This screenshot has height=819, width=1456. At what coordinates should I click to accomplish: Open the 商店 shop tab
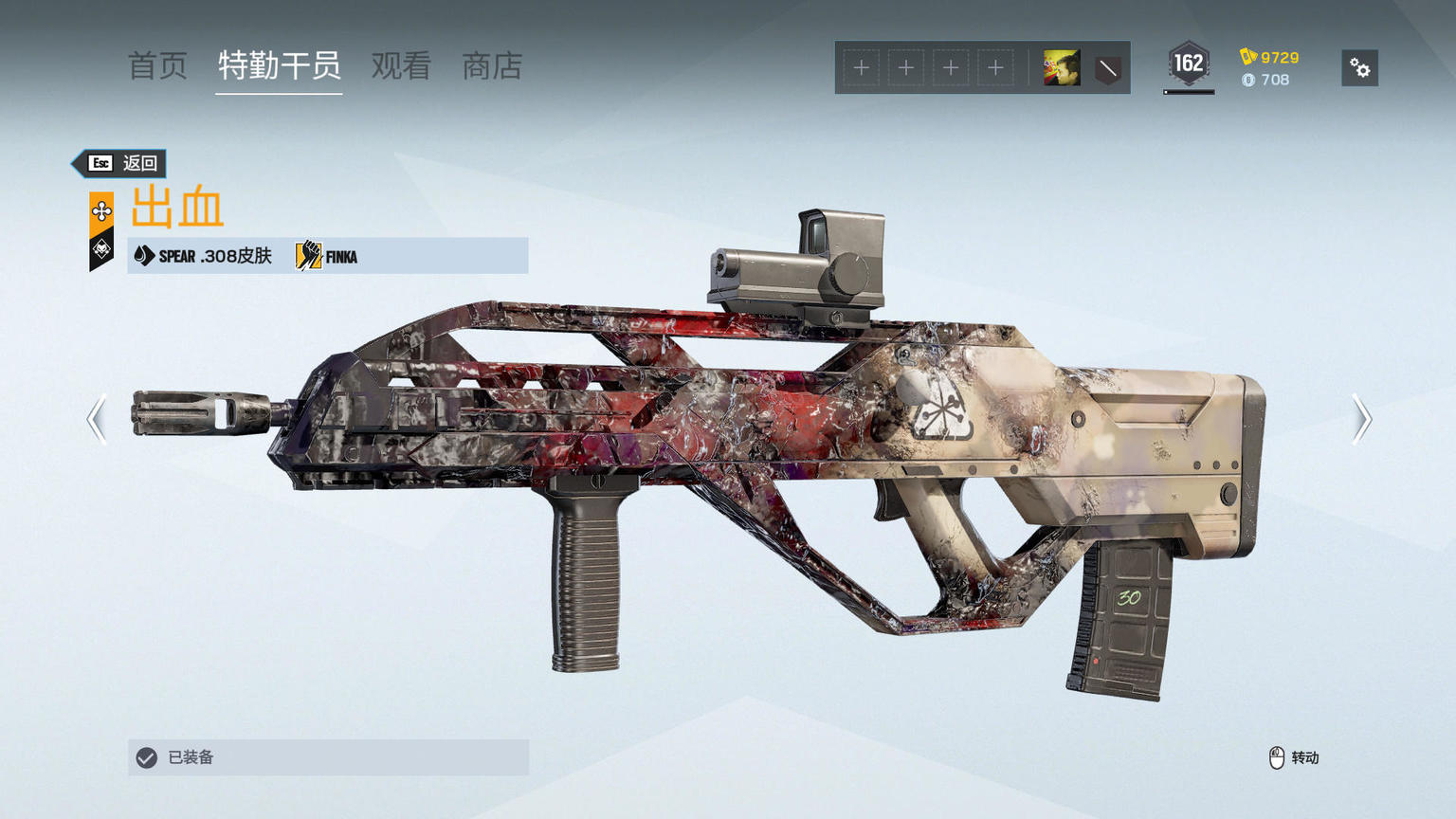coord(492,66)
